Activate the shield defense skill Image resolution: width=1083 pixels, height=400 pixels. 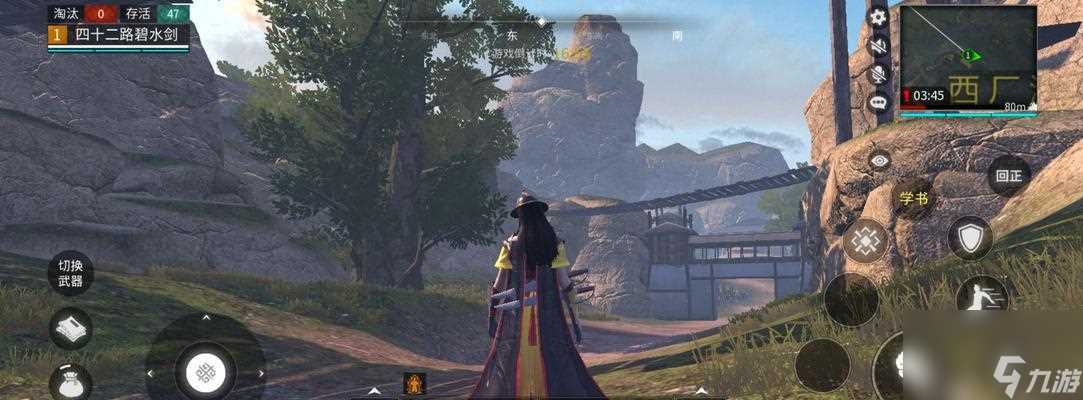[969, 238]
